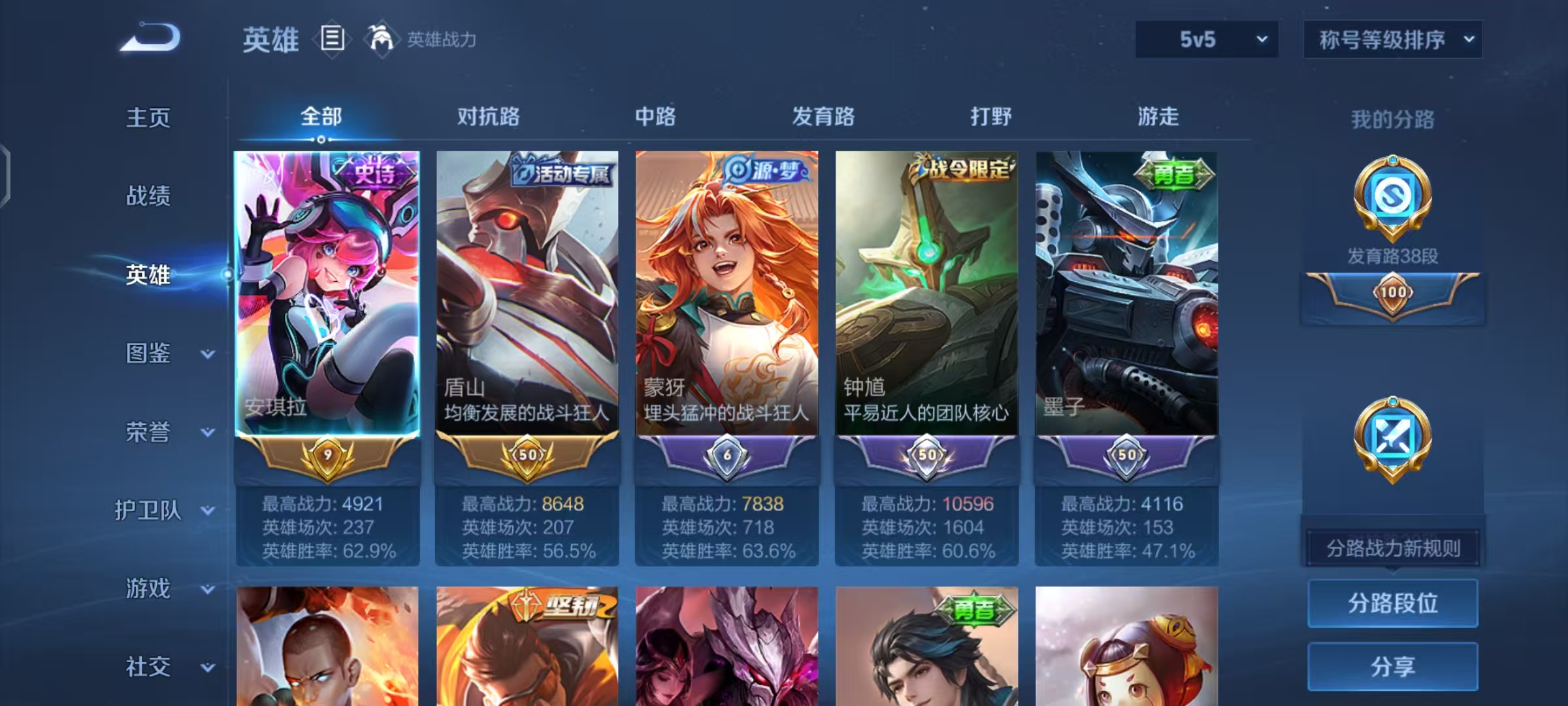The width and height of the screenshot is (1568, 706).
Task: Open the 分路段位 panel
Action: pos(1392,603)
